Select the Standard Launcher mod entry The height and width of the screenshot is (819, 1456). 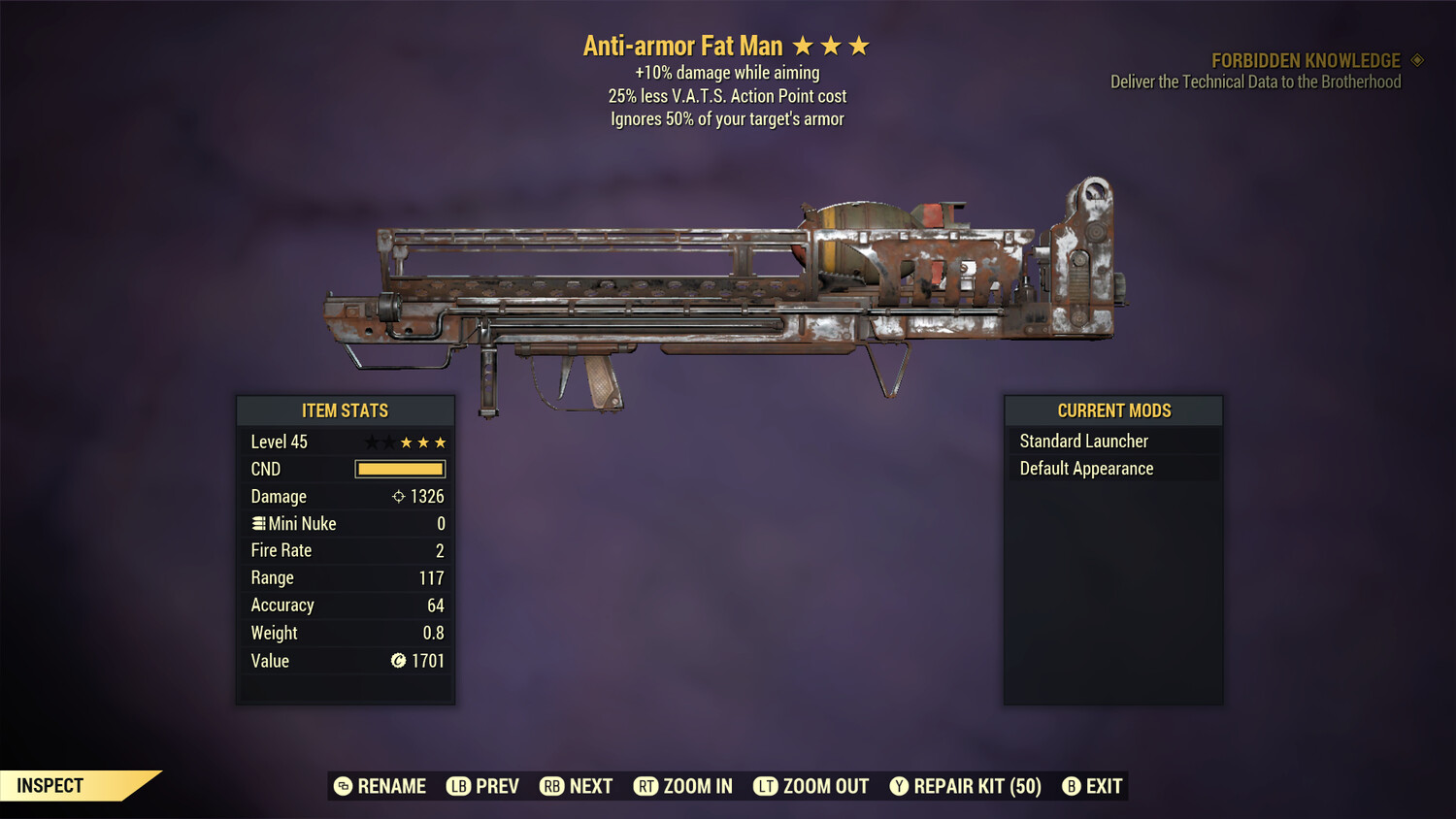1083,441
